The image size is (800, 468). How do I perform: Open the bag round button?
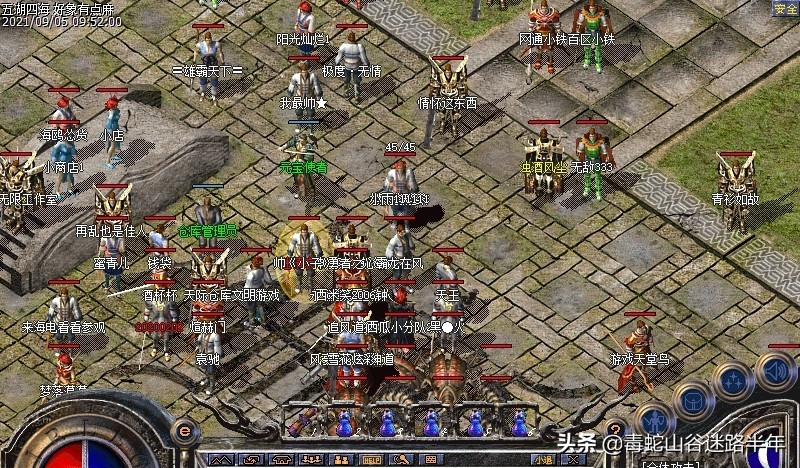point(692,398)
